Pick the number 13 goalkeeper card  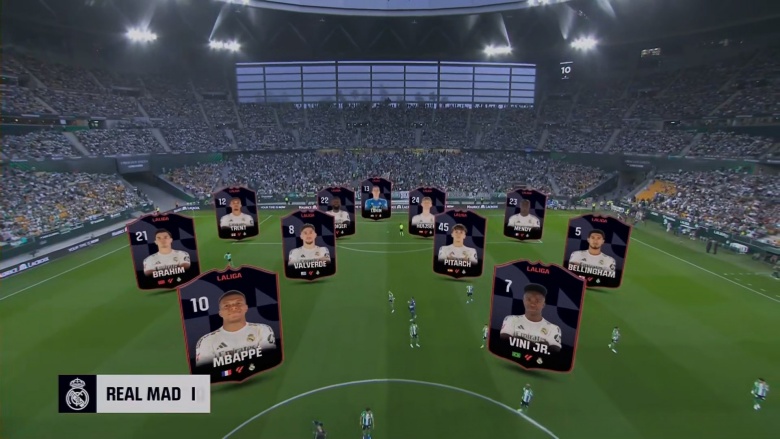tap(376, 198)
